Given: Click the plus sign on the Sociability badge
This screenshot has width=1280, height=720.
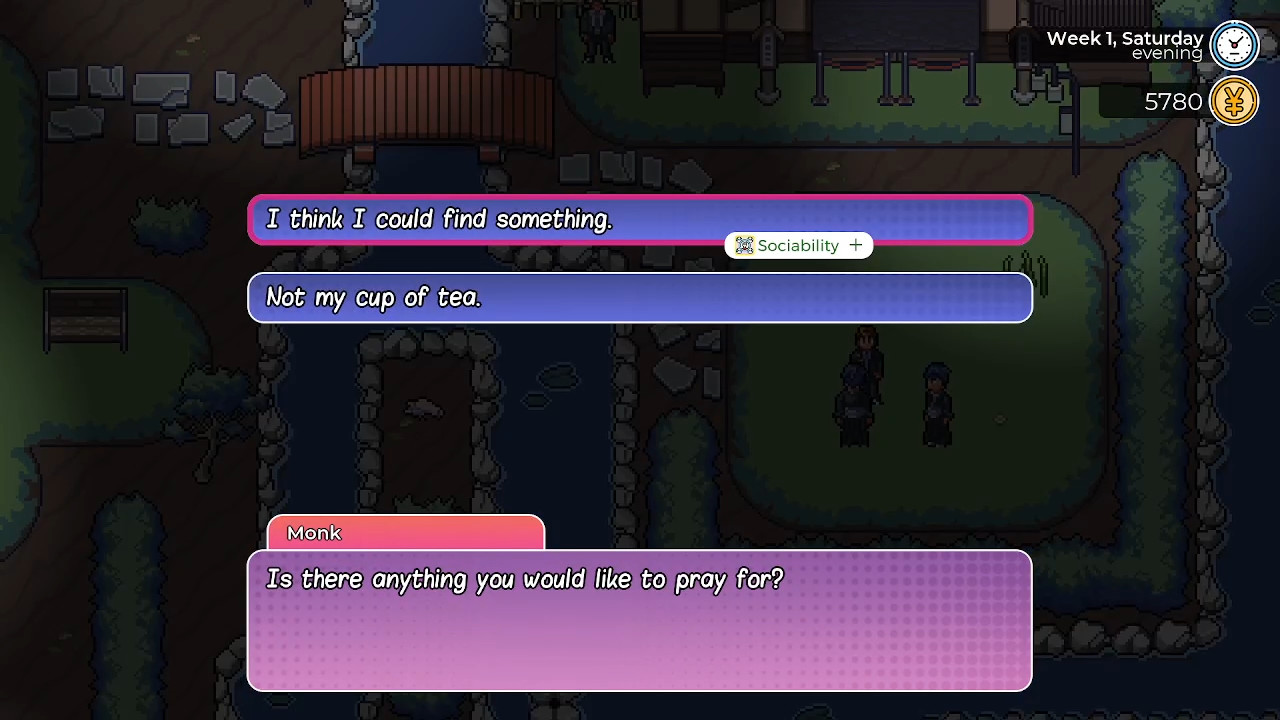Looking at the screenshot, I should (856, 245).
